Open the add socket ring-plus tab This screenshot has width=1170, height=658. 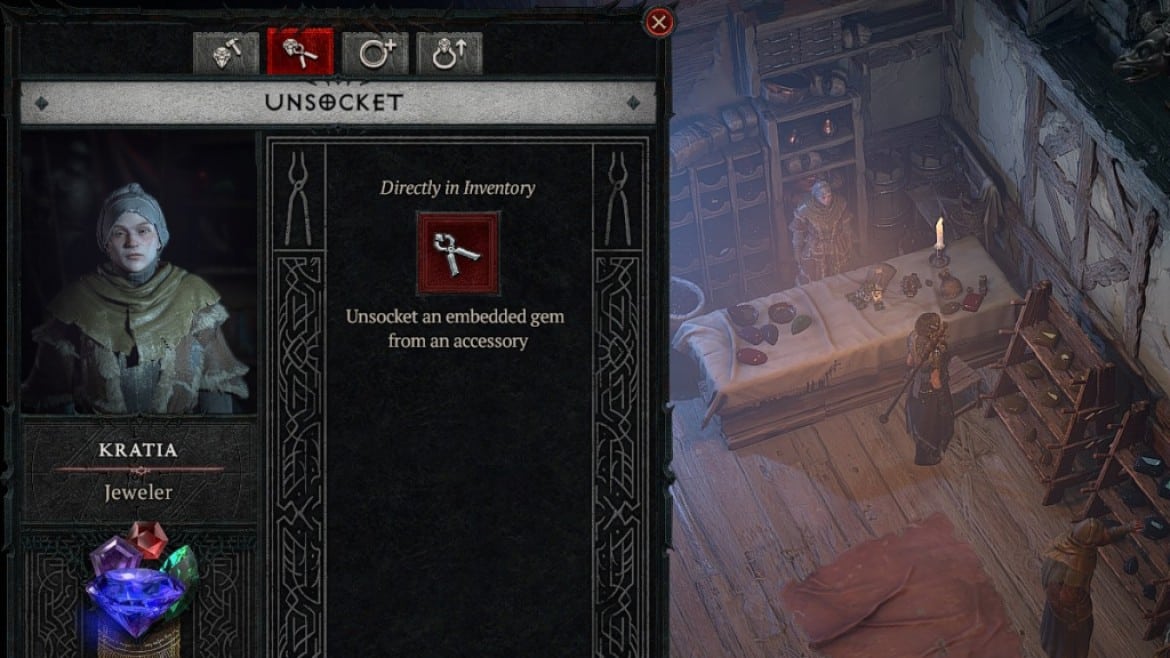[375, 53]
